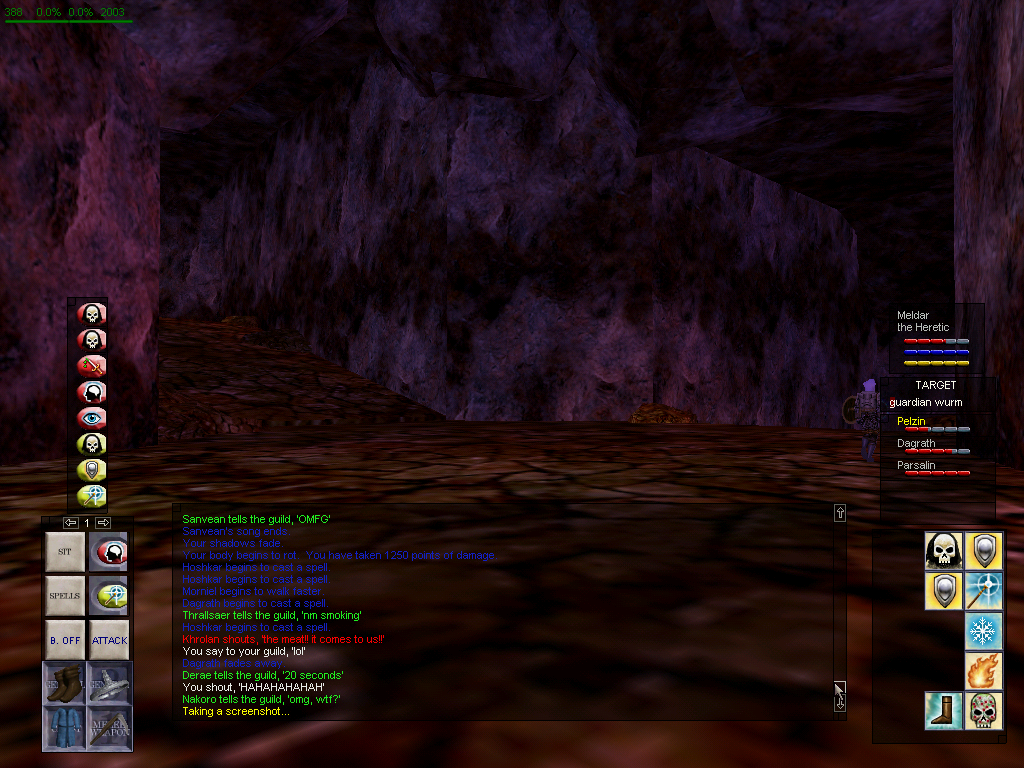This screenshot has width=1024, height=768.
Task: Use the brown boots hotbar slot
Action: [65, 683]
